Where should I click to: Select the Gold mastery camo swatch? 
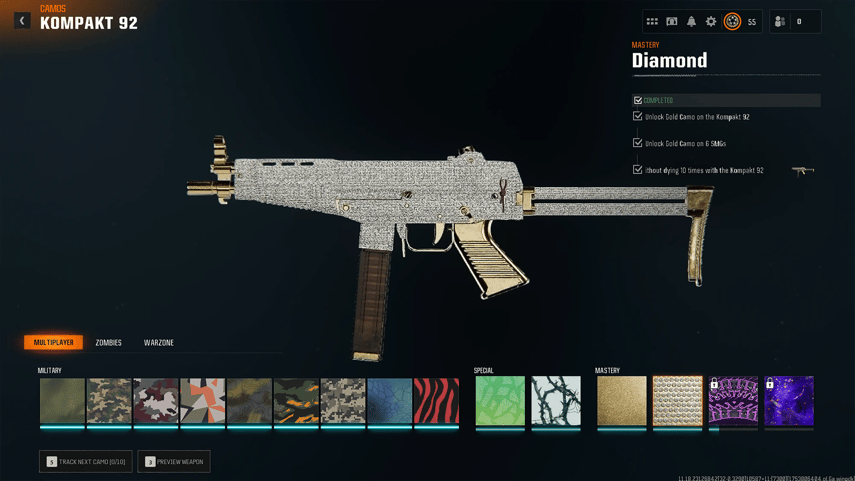622,401
